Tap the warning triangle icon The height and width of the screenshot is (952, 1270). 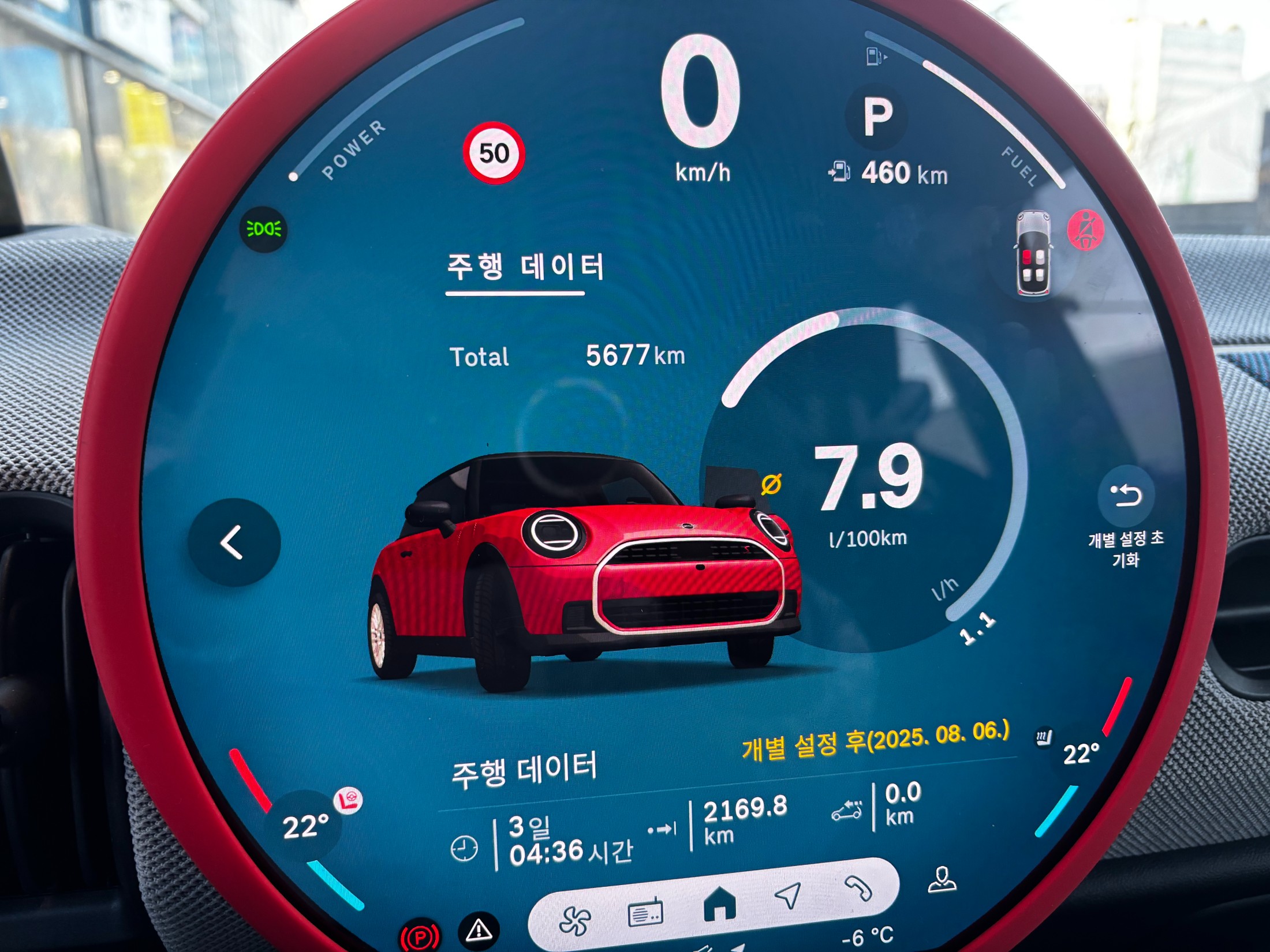(x=479, y=929)
